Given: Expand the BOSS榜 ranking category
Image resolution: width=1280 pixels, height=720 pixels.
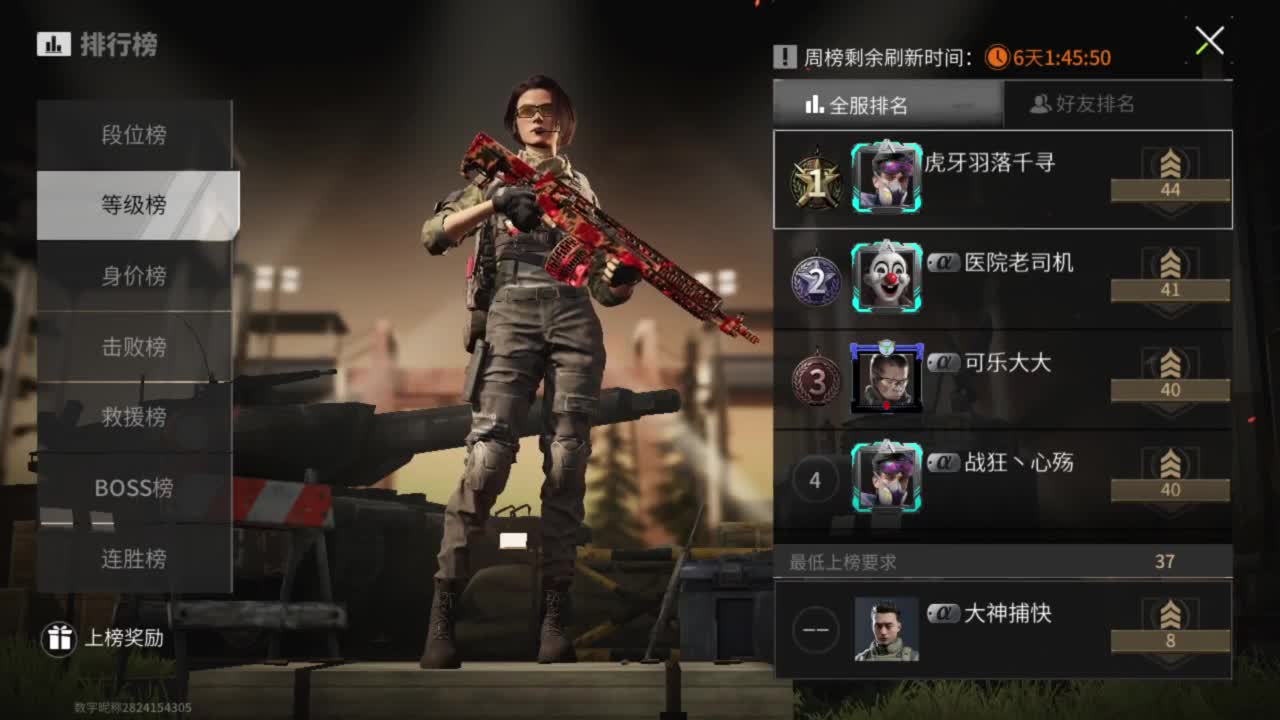Looking at the screenshot, I should click(137, 488).
